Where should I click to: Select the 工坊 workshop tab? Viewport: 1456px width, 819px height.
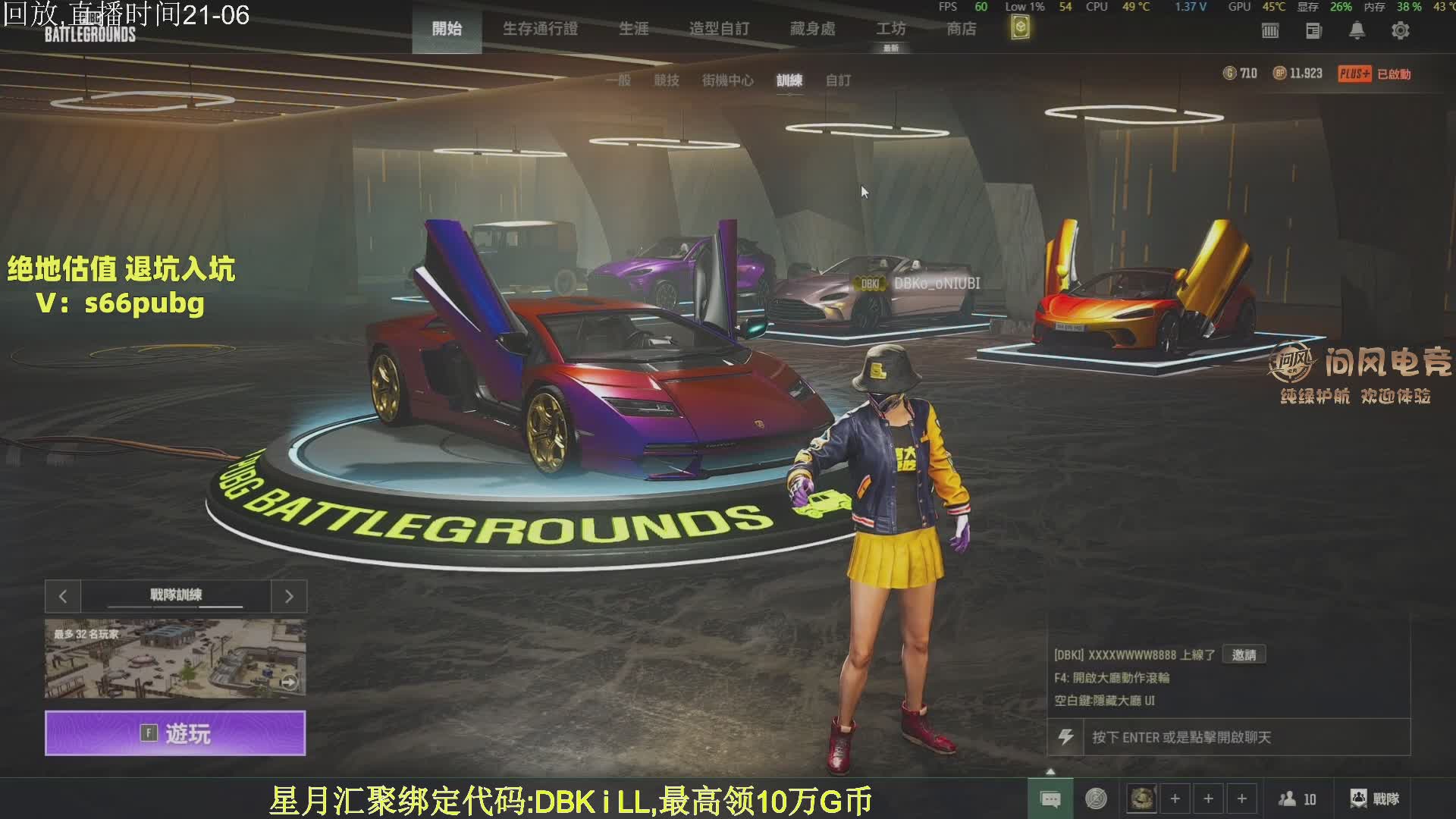[x=891, y=29]
